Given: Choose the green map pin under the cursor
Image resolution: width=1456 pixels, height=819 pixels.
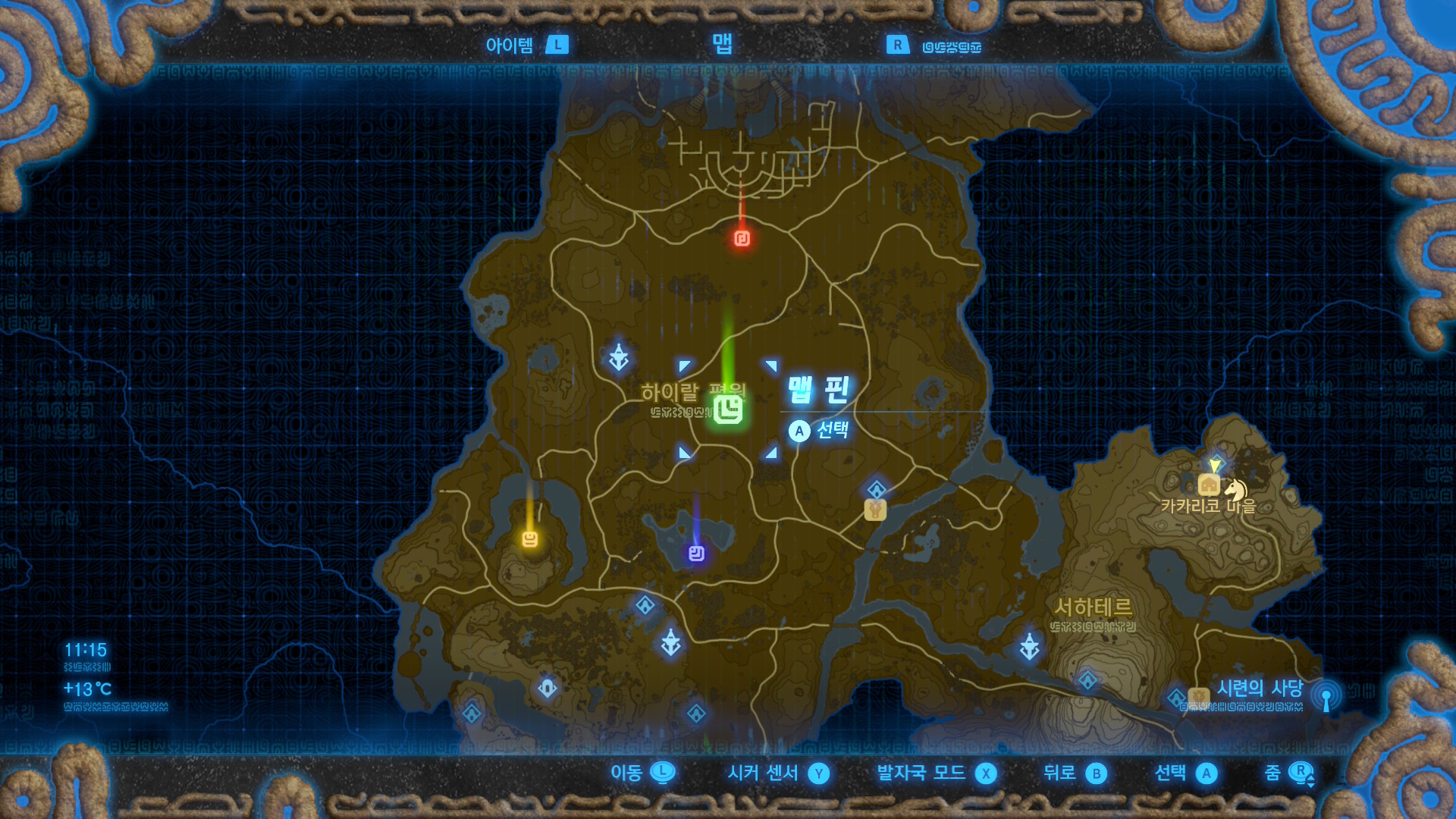Looking at the screenshot, I should point(728,409).
